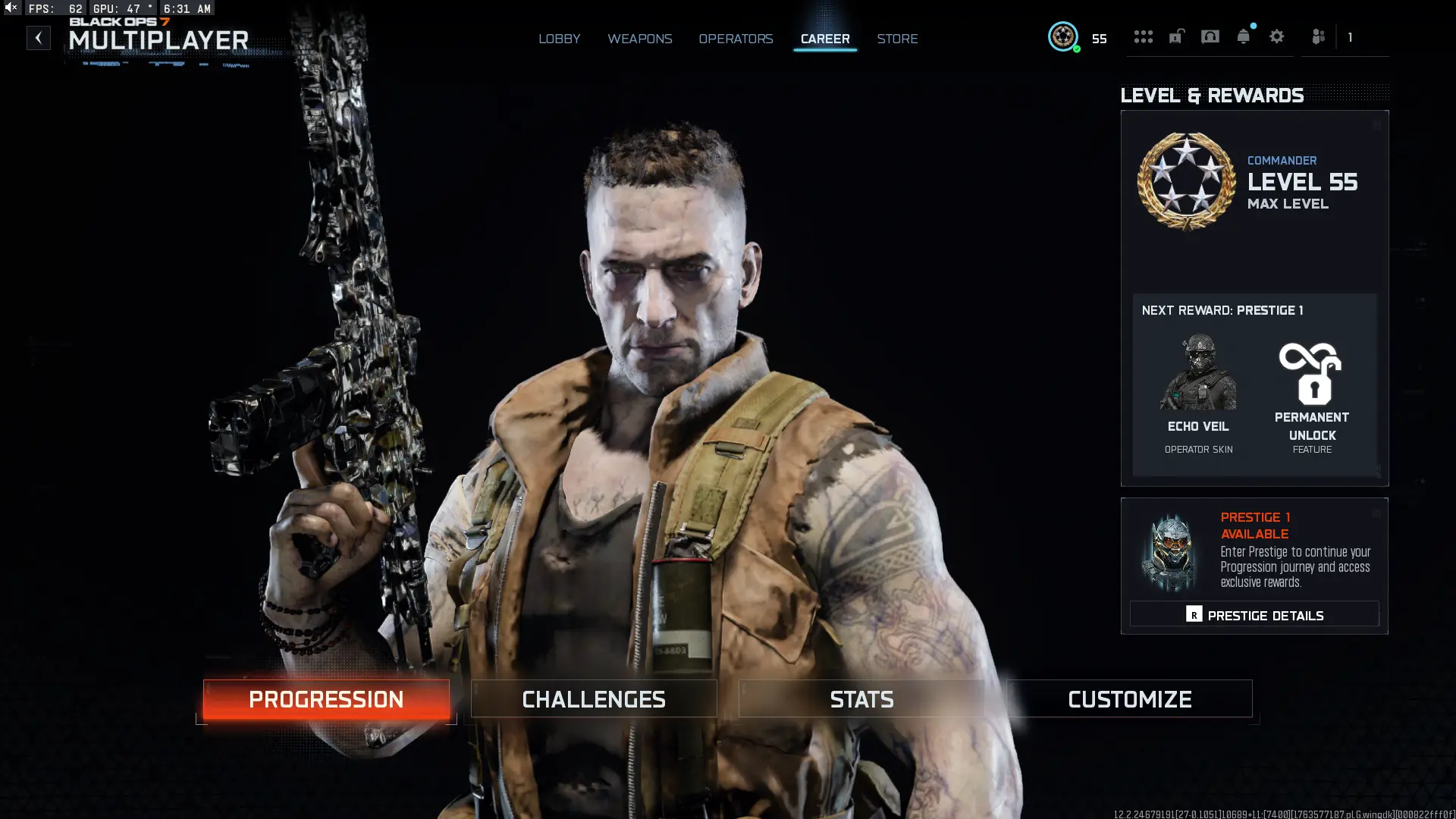Select the Challenges button

tap(594, 698)
